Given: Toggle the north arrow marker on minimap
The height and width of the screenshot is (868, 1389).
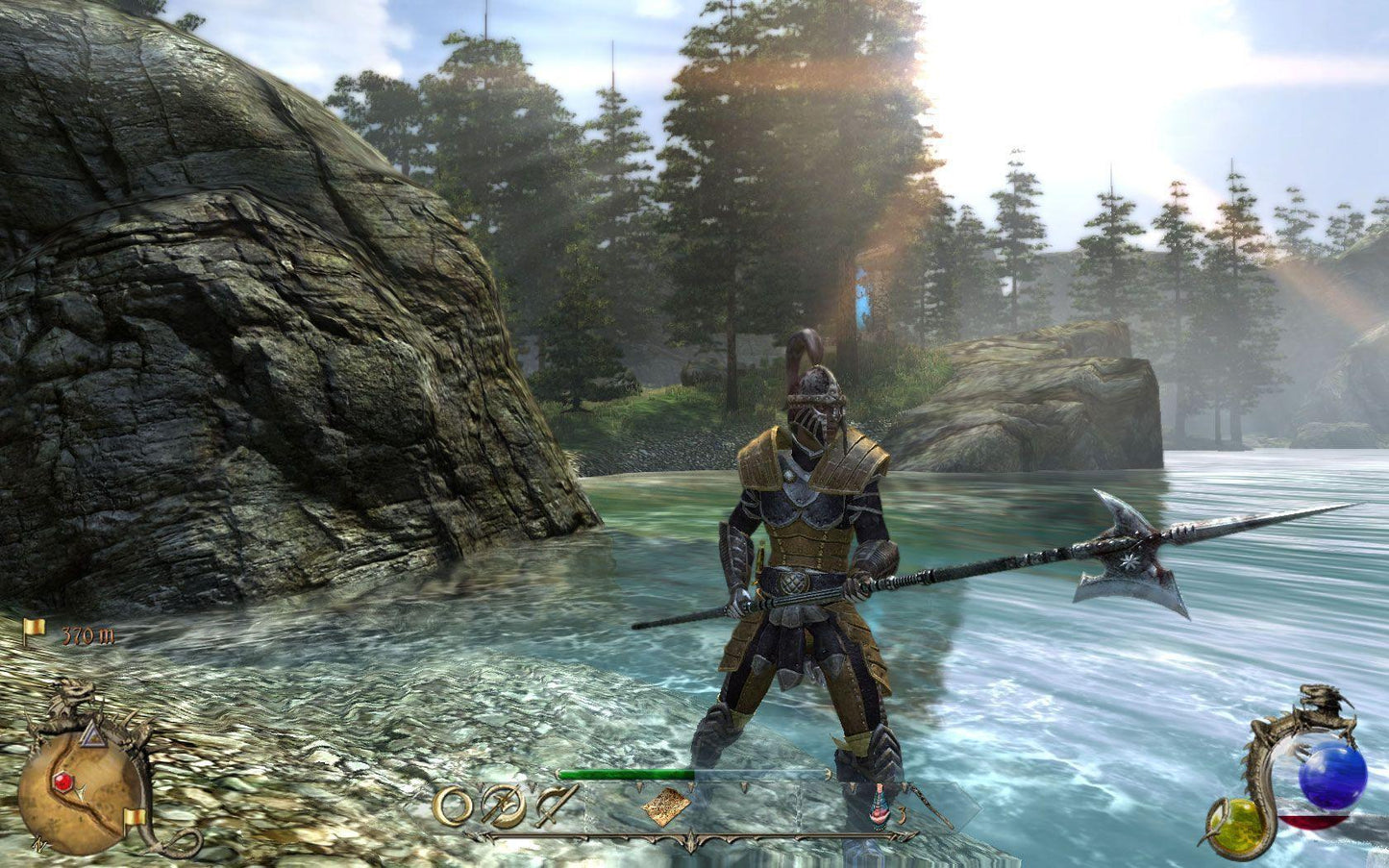Looking at the screenshot, I should coord(40,843).
